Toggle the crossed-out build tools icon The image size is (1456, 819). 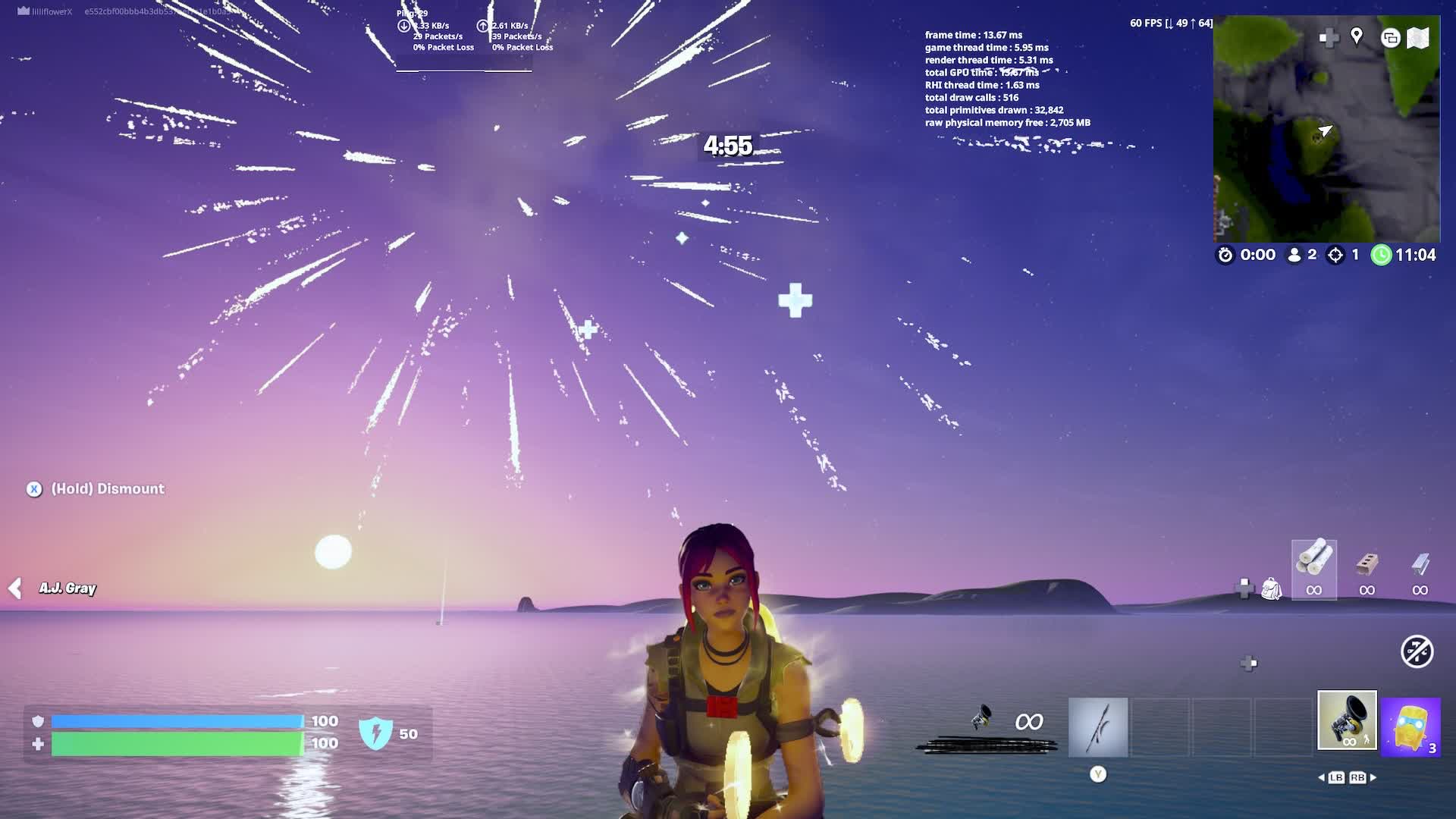(1417, 651)
